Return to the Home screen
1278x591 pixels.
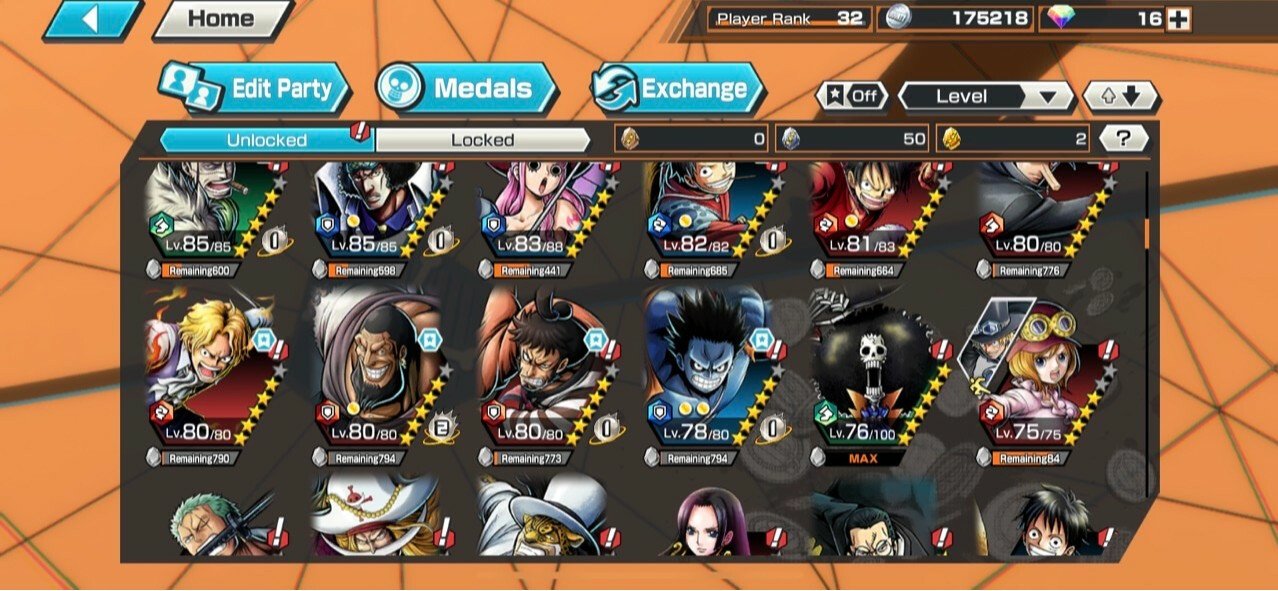click(221, 18)
